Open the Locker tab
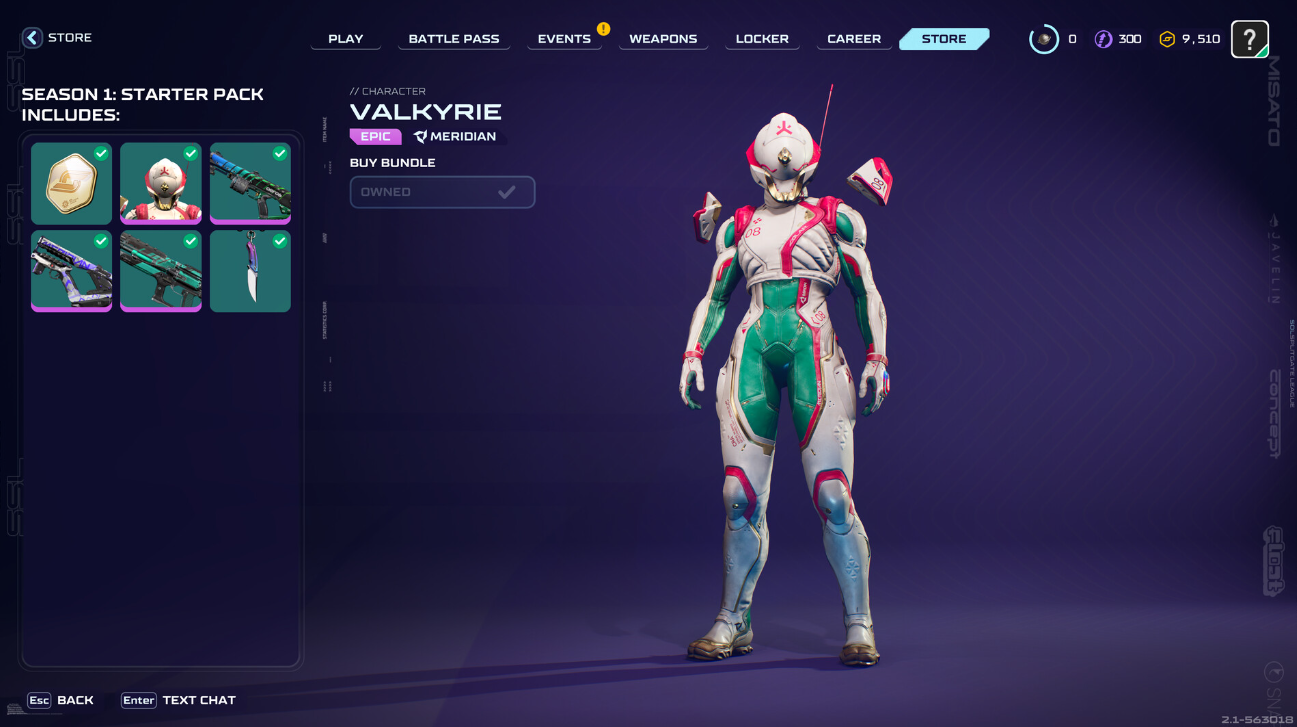This screenshot has width=1297, height=727. click(762, 39)
